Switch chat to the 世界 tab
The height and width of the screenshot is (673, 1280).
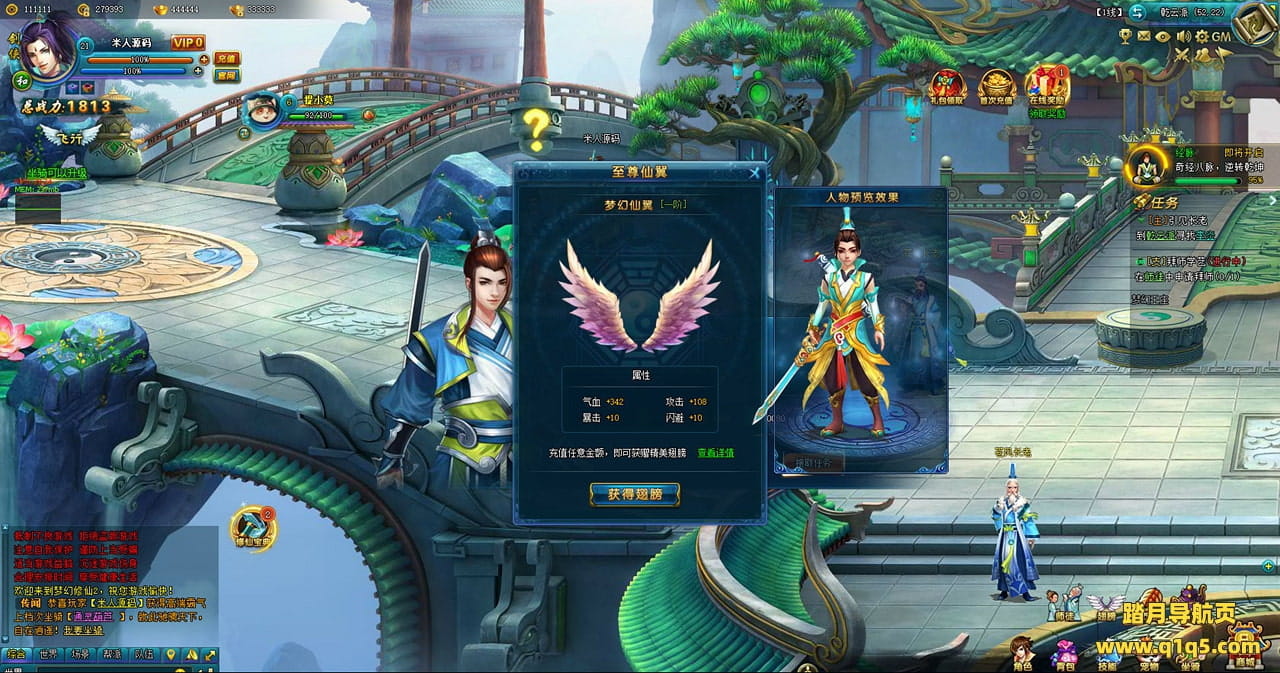coord(48,655)
